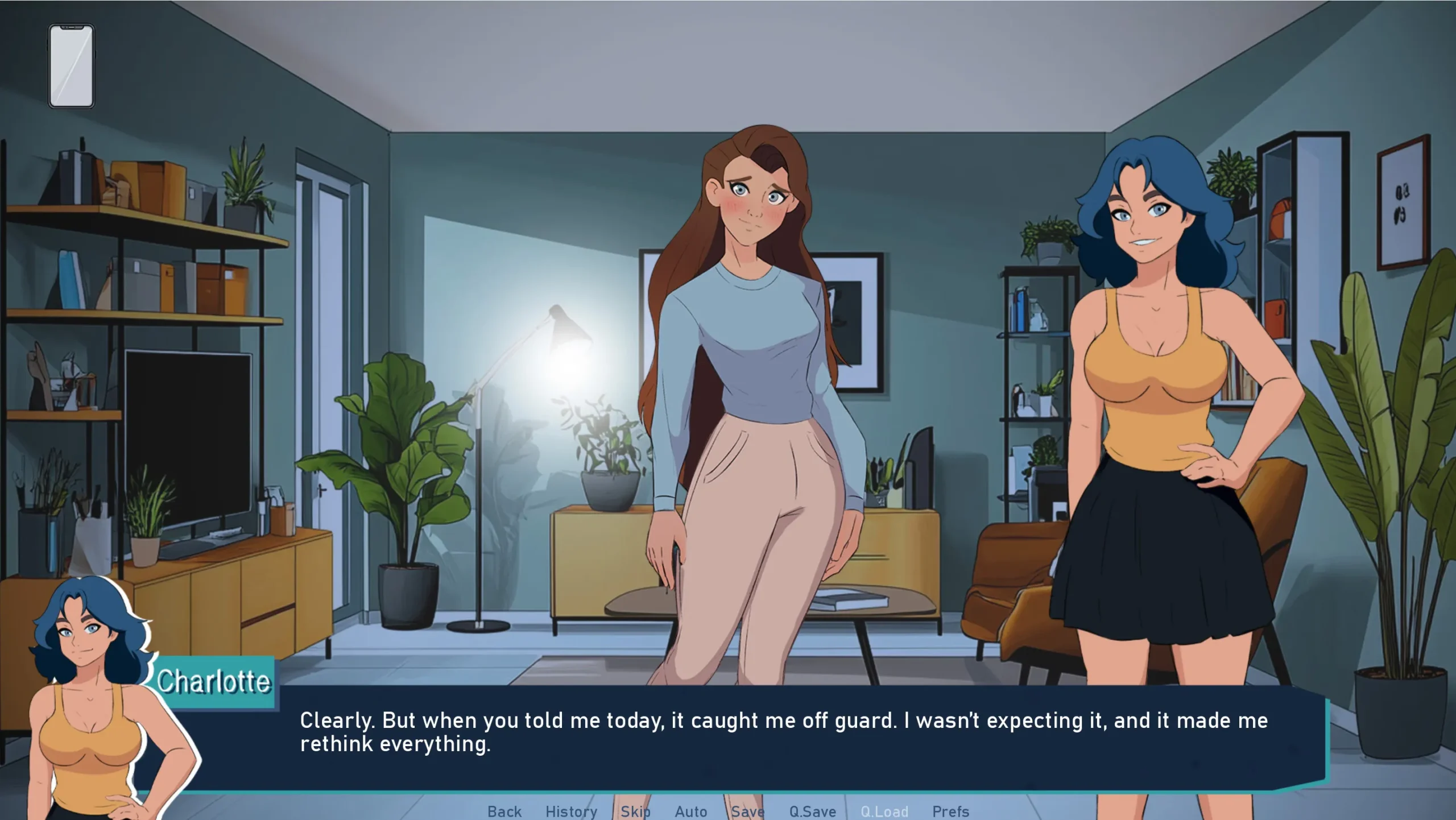Quick save with Q.Save
Screen dimensions: 1456x820
click(x=812, y=811)
